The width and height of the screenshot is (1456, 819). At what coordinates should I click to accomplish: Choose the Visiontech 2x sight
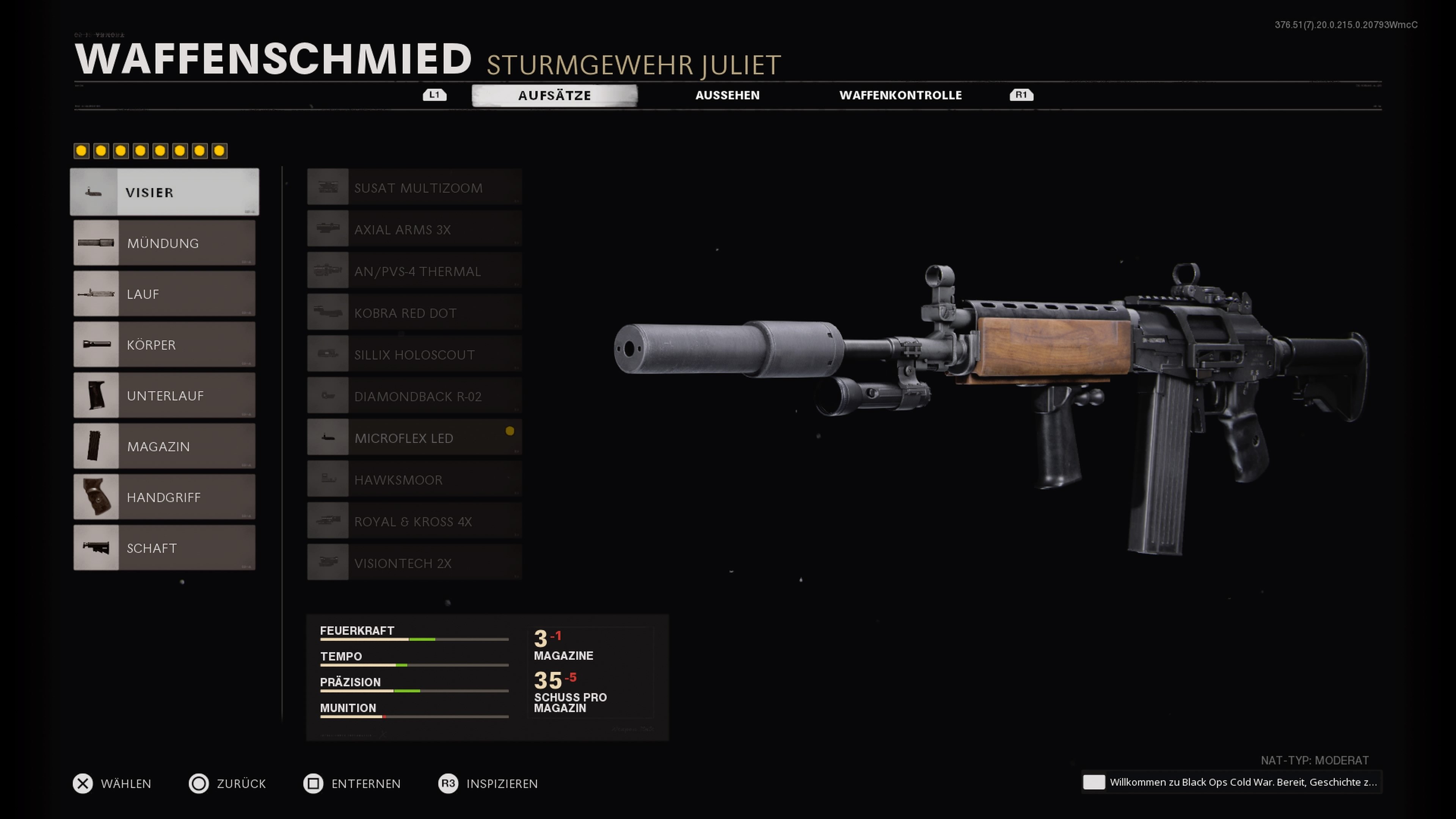click(x=414, y=563)
